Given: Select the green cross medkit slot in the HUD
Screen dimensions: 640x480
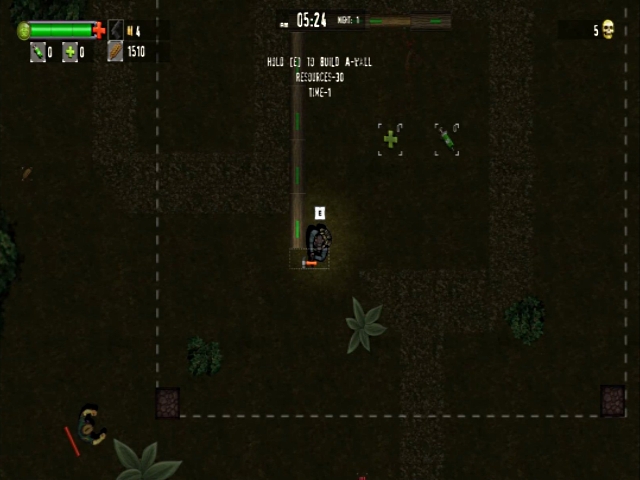Looking at the screenshot, I should [70, 52].
